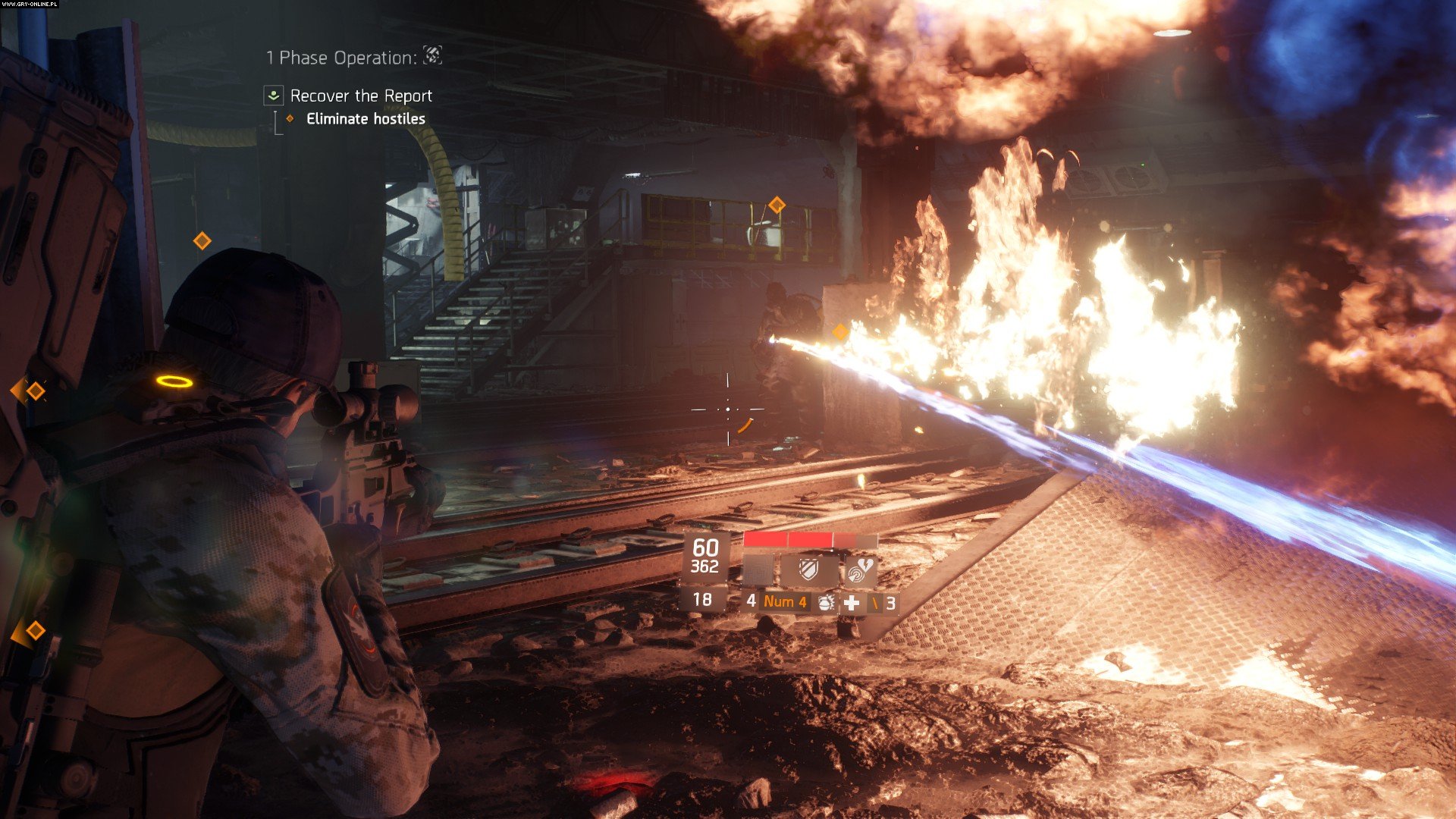The height and width of the screenshot is (819, 1456).
Task: Activate the ballistic shield skill
Action: [x=808, y=570]
